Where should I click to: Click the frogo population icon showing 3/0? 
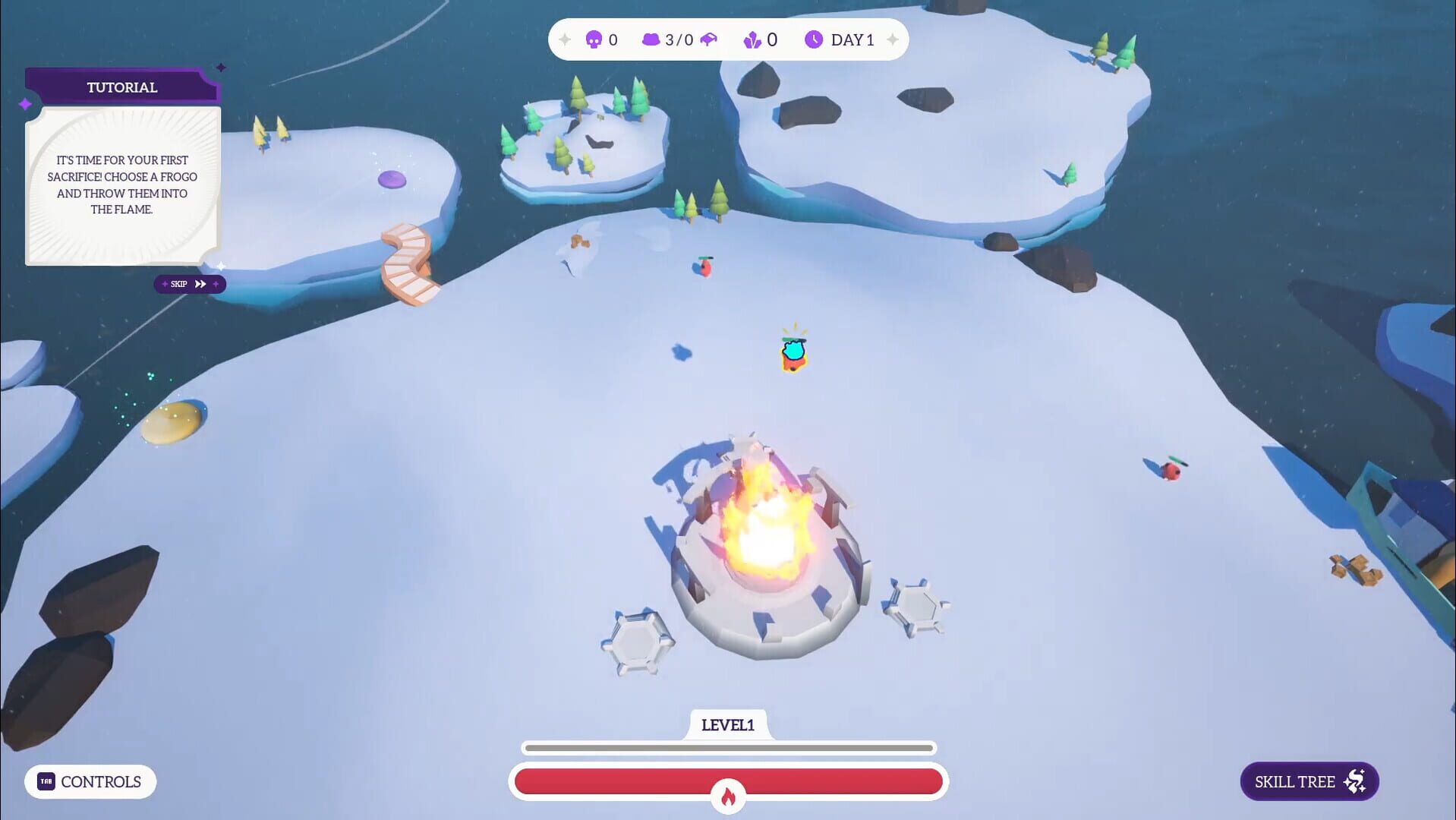pyautogui.click(x=651, y=39)
